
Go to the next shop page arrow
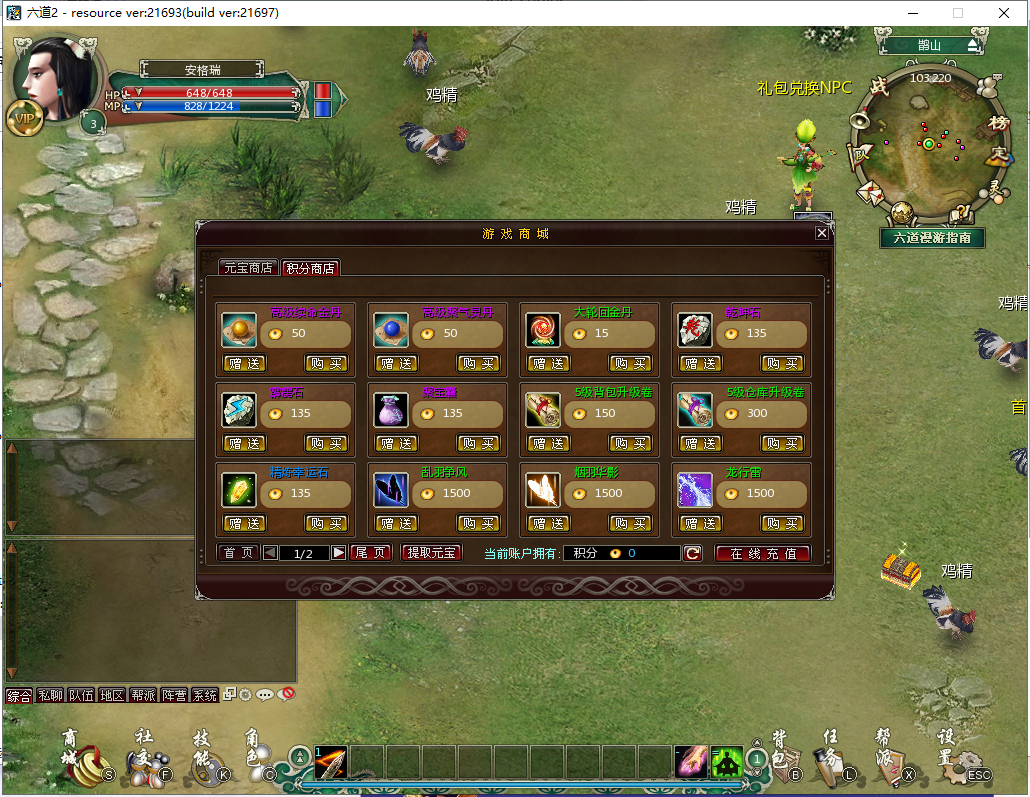click(339, 553)
